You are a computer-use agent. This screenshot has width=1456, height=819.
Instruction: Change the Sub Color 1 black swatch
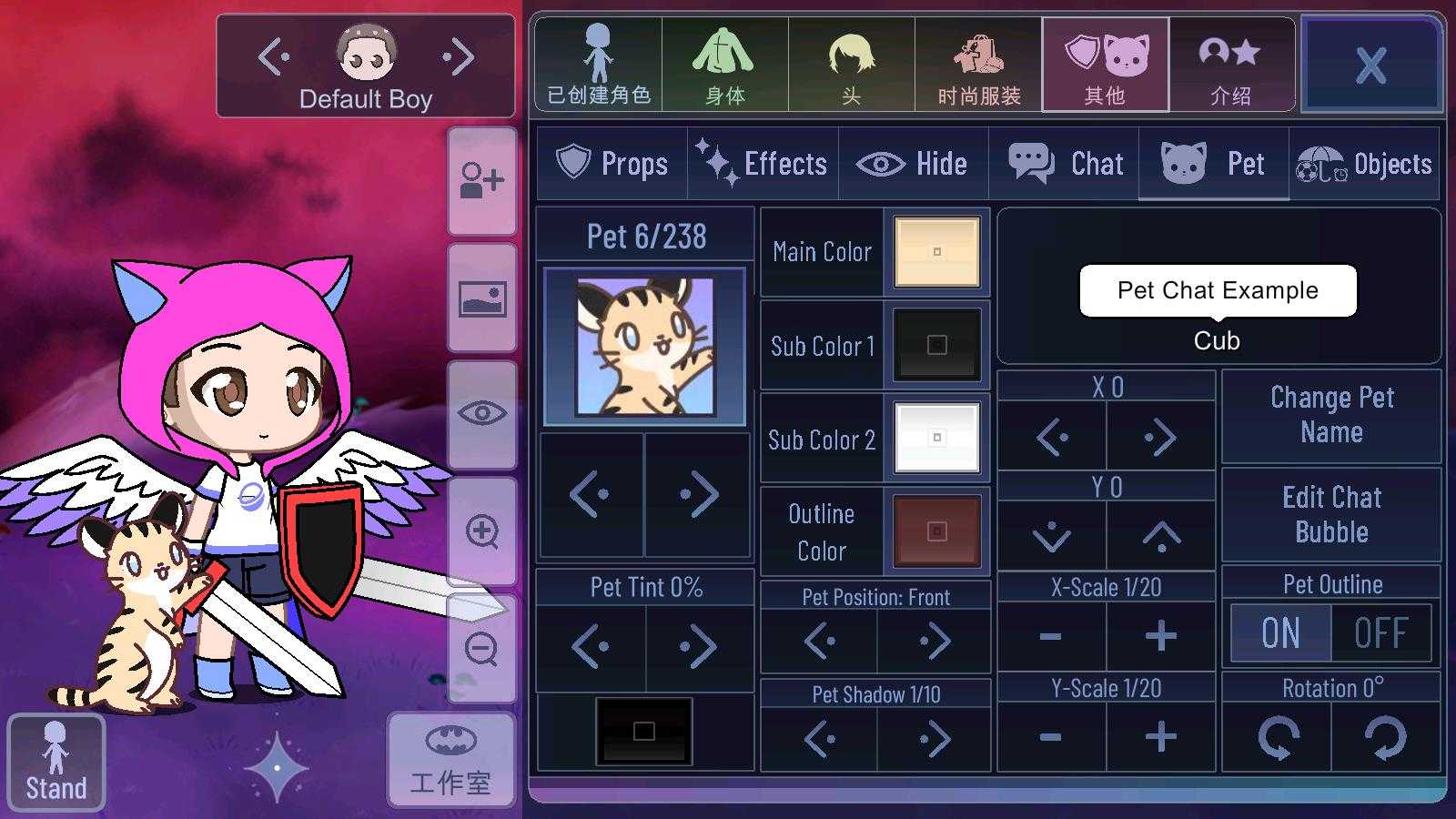pos(936,345)
